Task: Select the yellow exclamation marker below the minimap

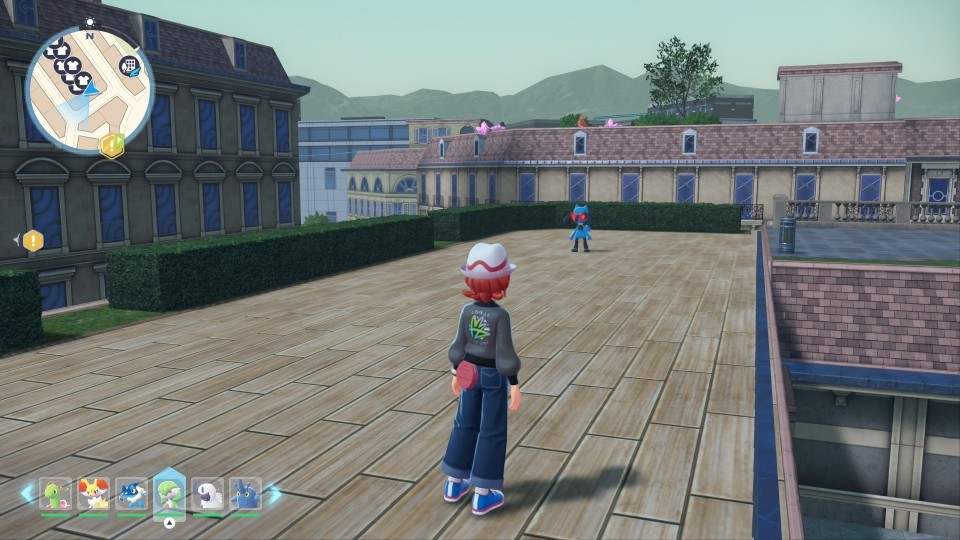Action: (x=112, y=145)
